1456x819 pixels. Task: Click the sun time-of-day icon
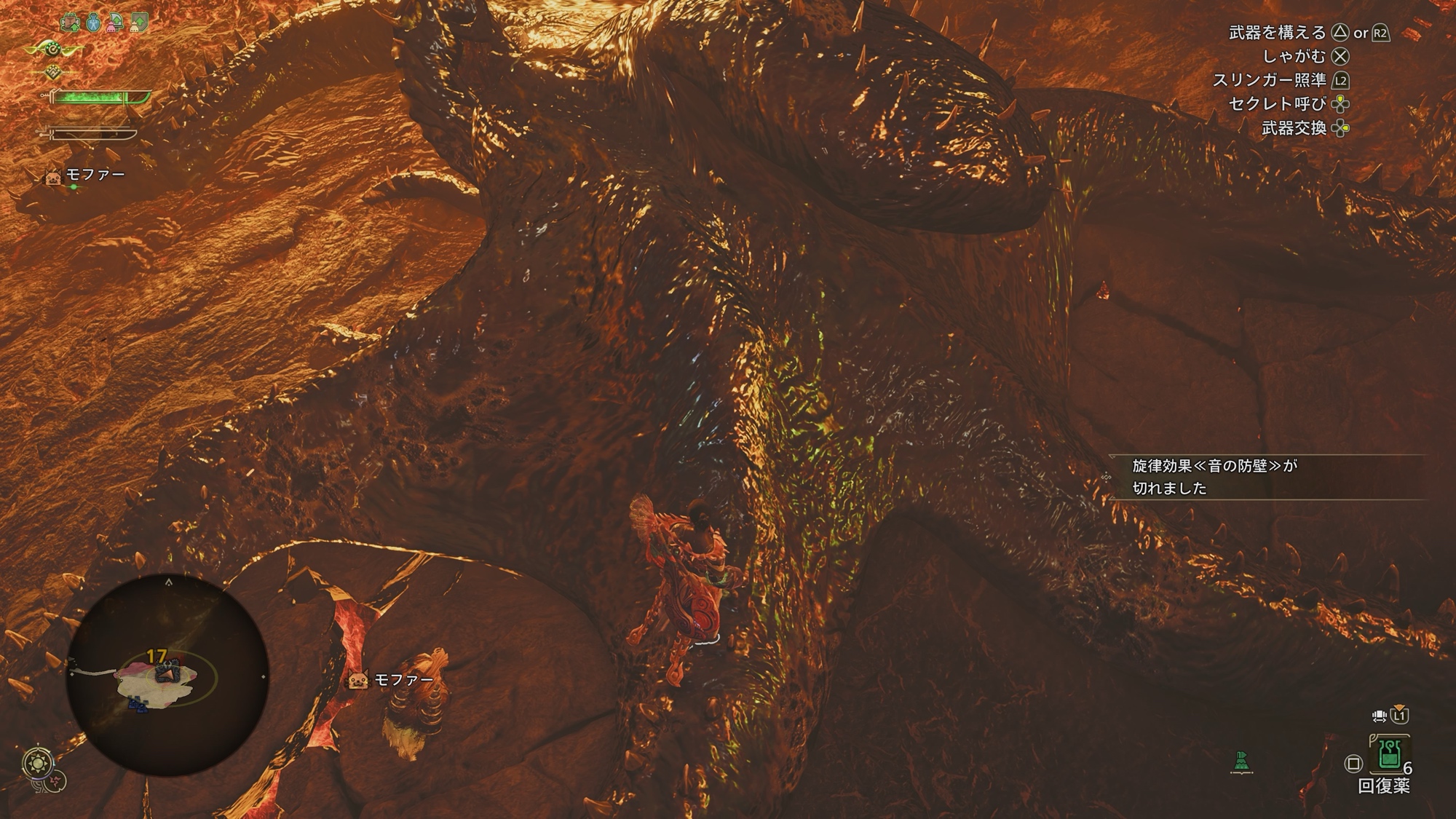pos(37,763)
